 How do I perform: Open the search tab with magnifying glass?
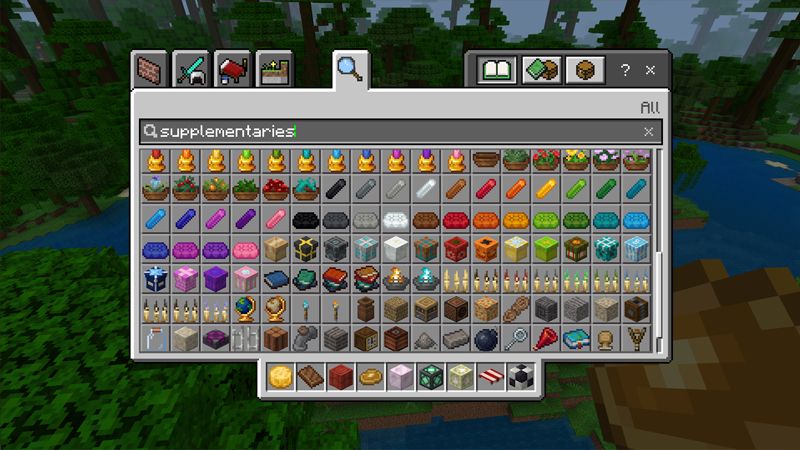click(351, 69)
